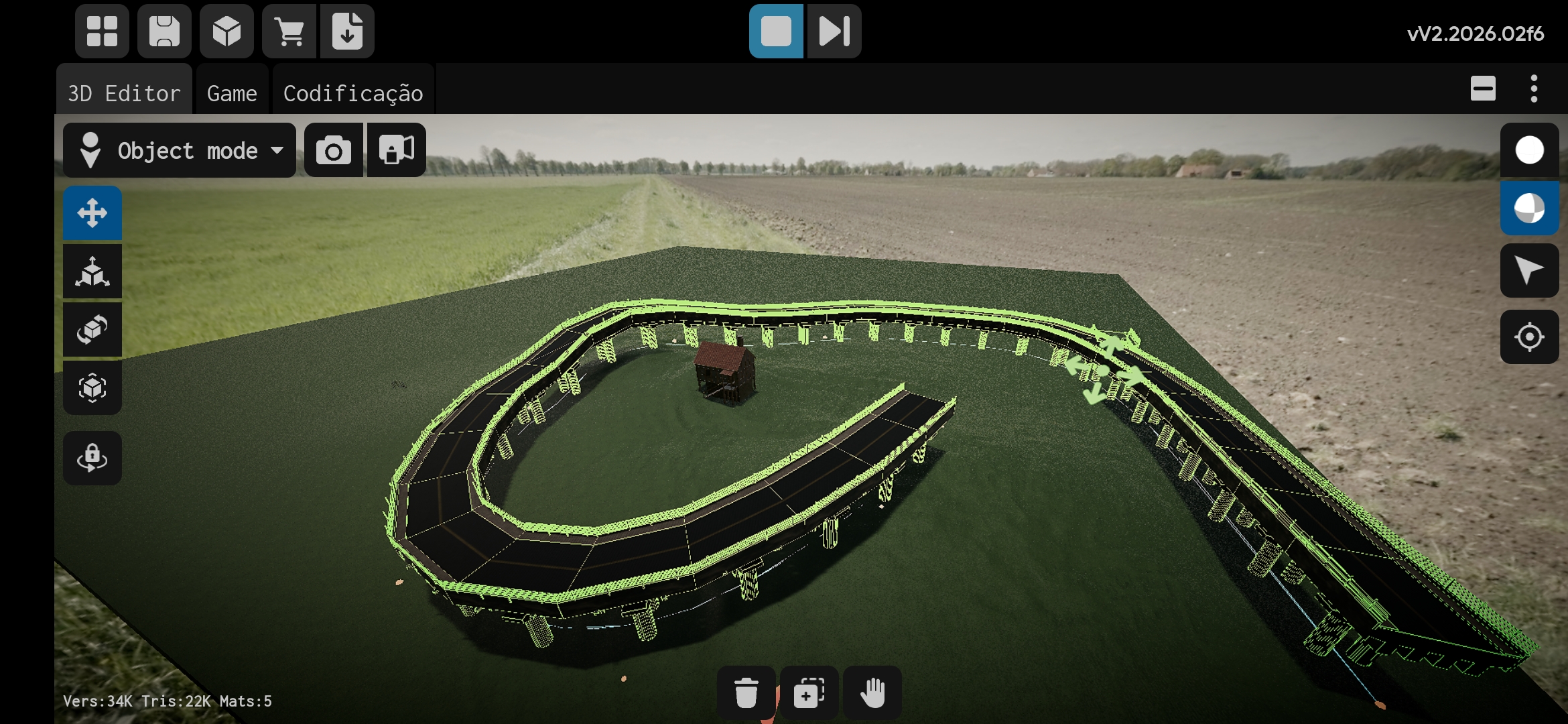Click the file import download icon
This screenshot has width=1568, height=724.
(347, 31)
